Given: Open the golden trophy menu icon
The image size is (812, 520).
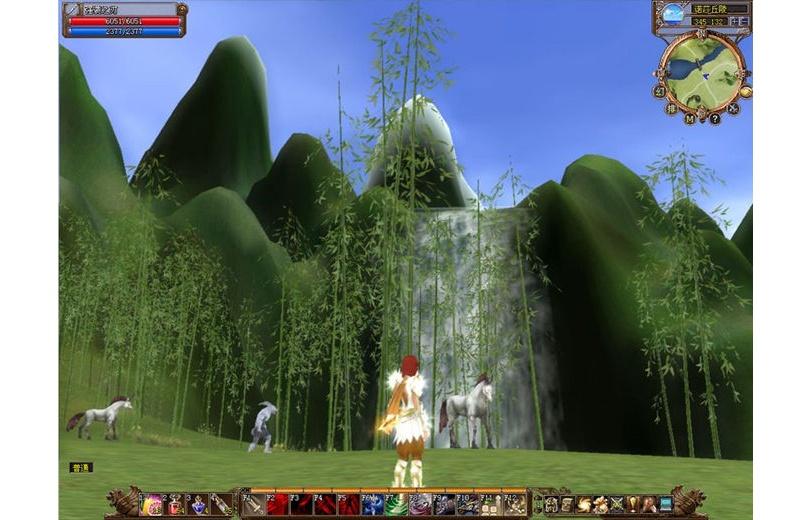Looking at the screenshot, I should (633, 504).
